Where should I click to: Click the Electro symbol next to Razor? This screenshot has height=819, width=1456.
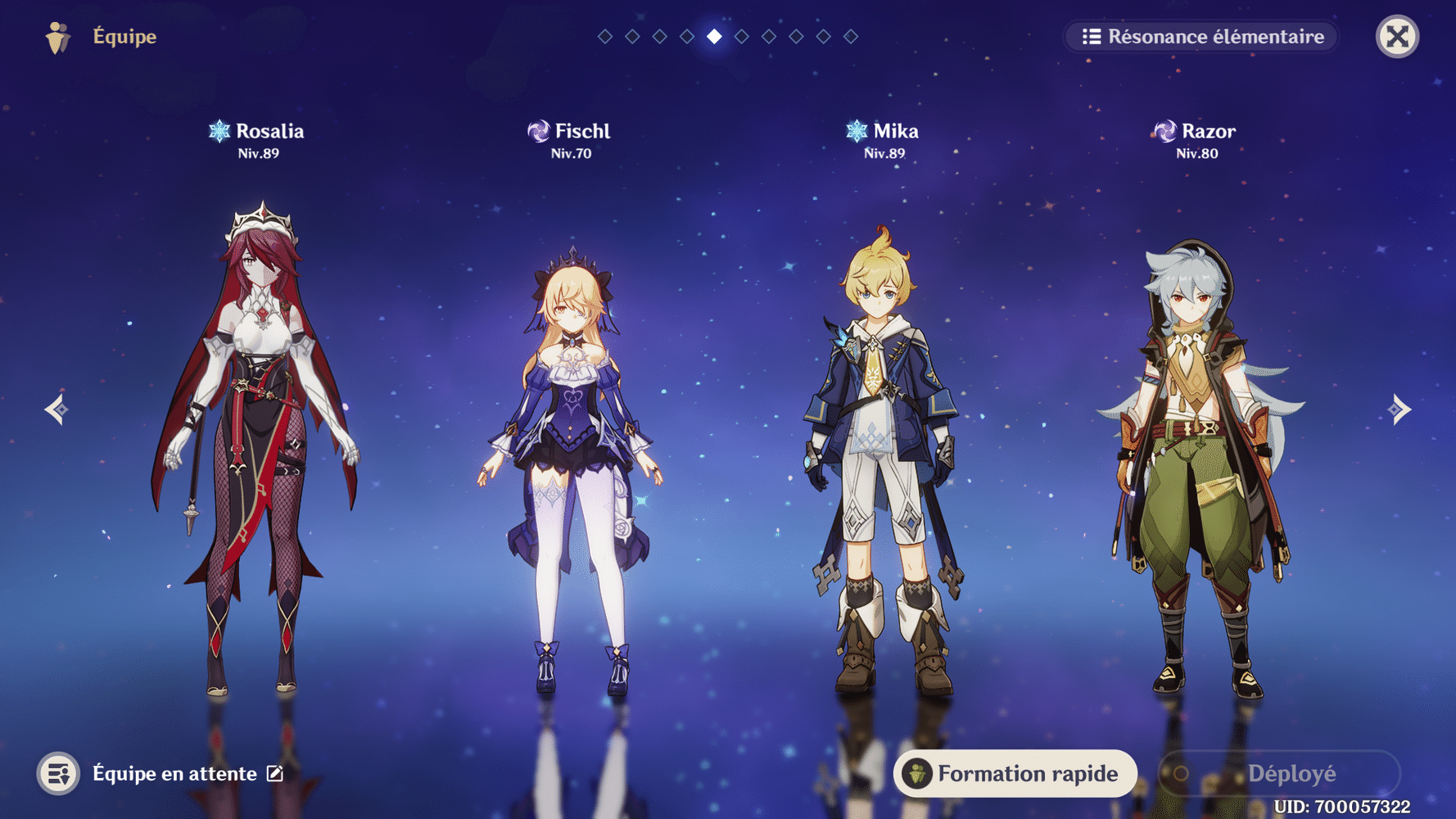[x=1164, y=130]
